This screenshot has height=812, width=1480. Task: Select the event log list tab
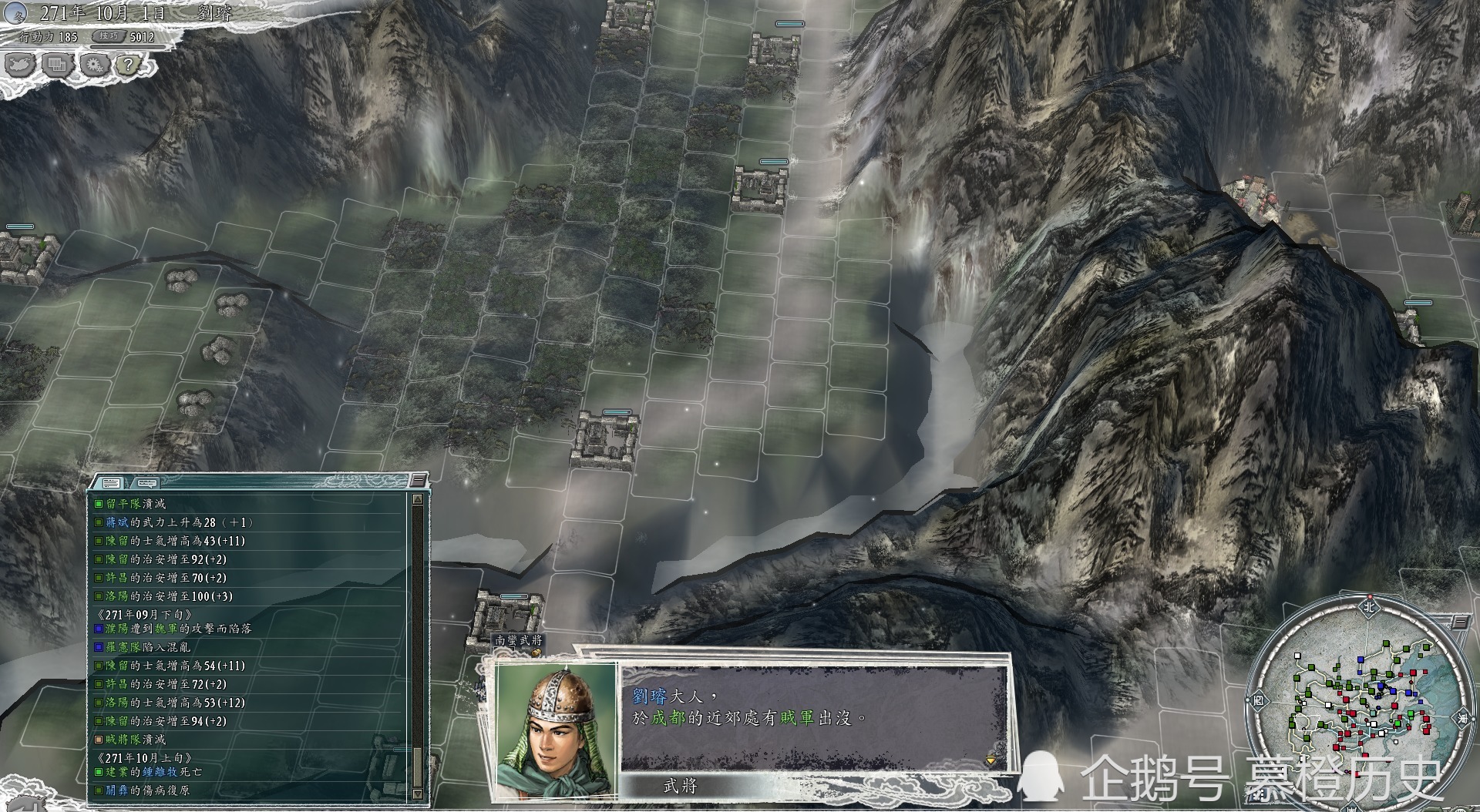tap(111, 483)
